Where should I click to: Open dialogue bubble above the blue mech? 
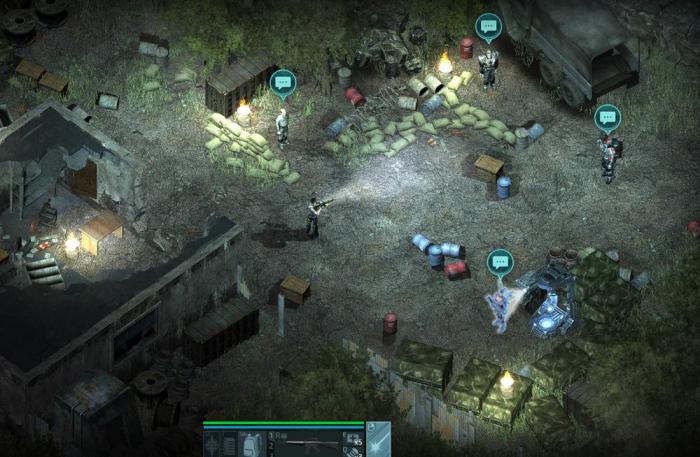coord(500,262)
